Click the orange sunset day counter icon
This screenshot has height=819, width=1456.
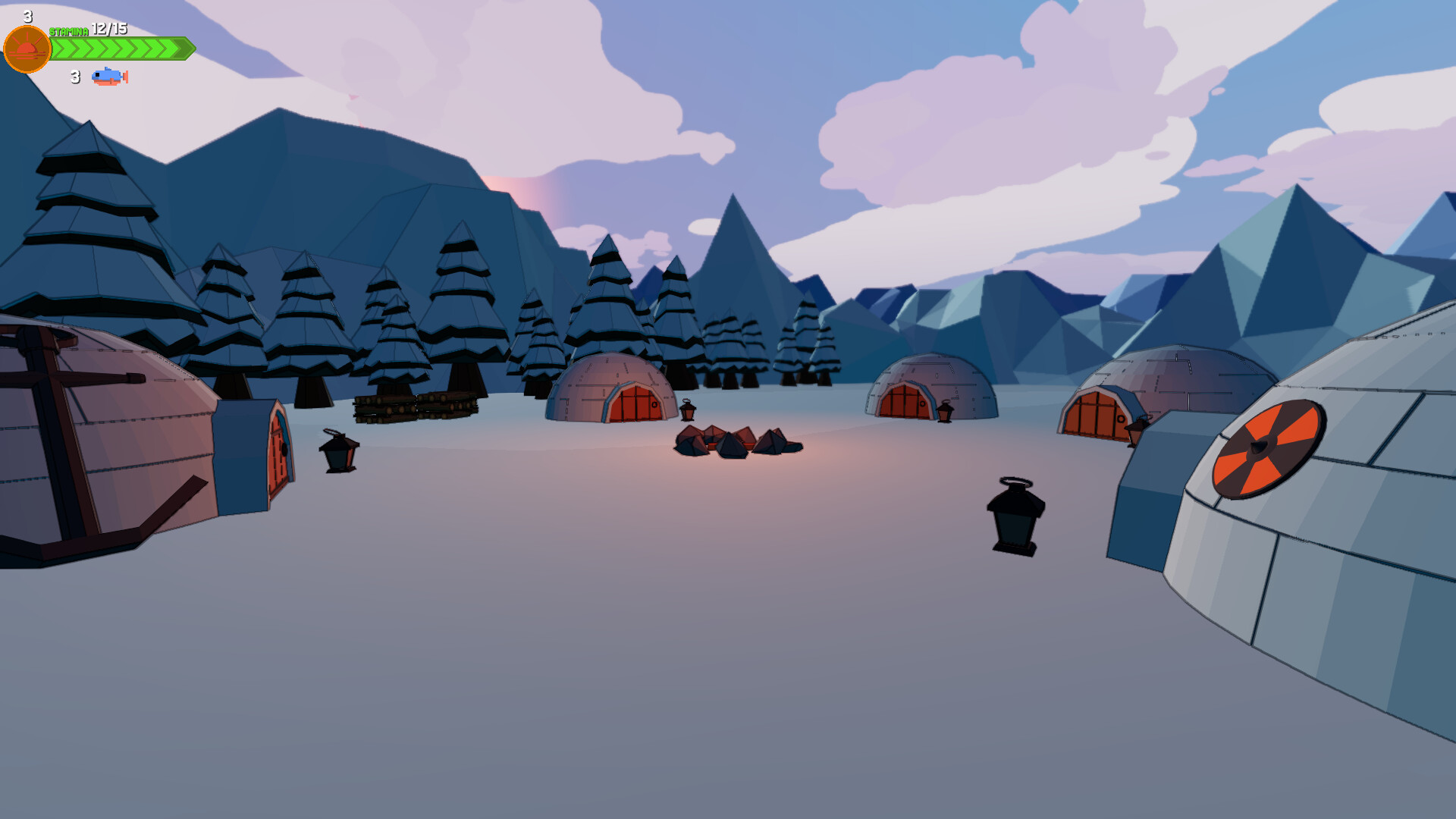click(x=27, y=48)
